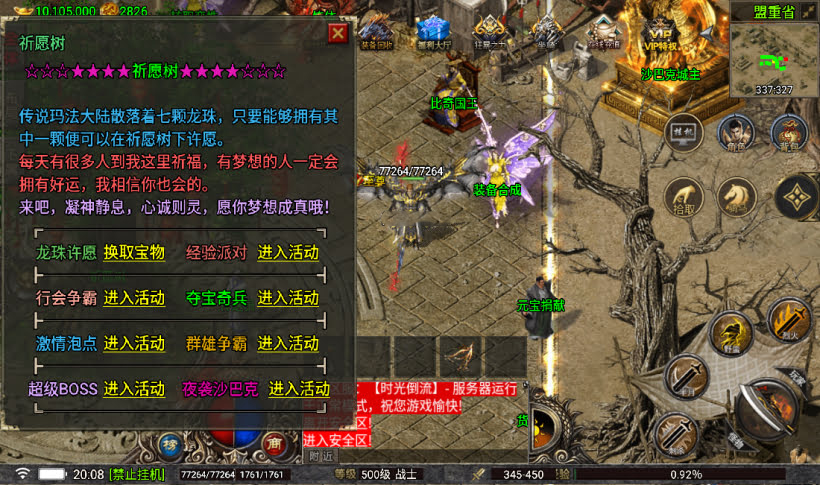Toggle 挂机 auto-battle button
Image resolution: width=820 pixels, height=485 pixels.
[682, 131]
